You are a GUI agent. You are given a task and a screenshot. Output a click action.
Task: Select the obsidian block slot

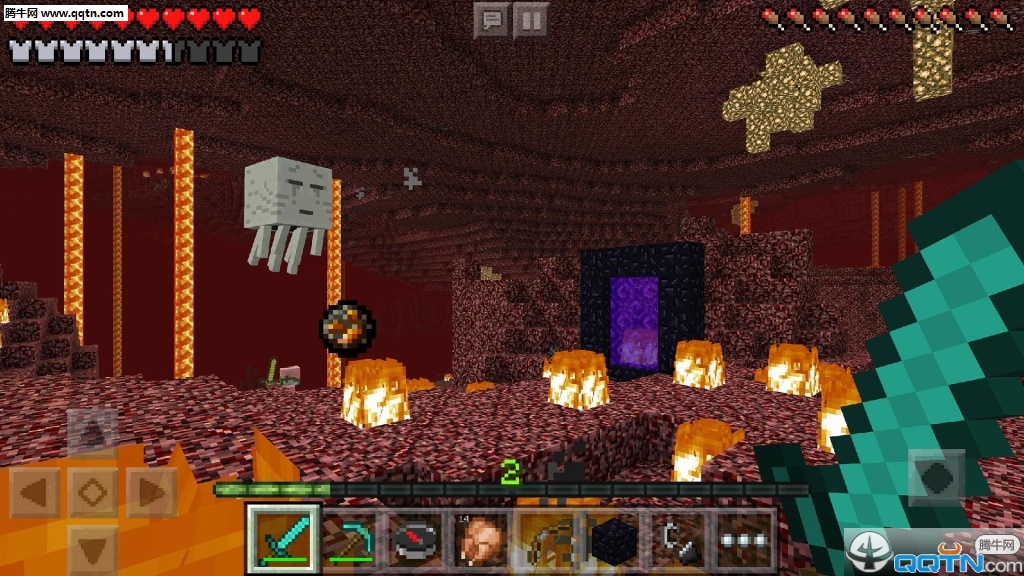pos(613,540)
